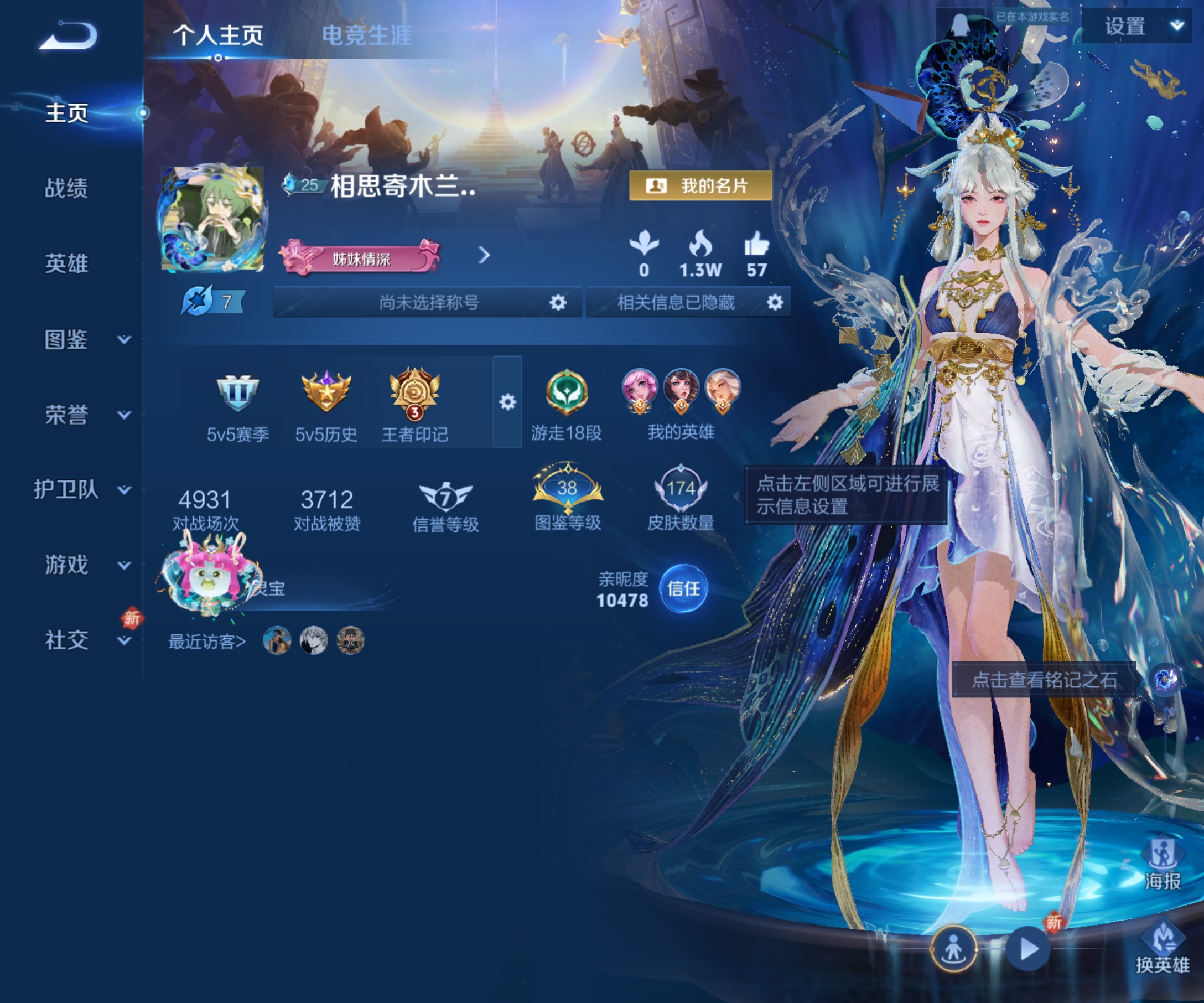Open 最近访客 visitor list
The height and width of the screenshot is (1003, 1204).
click(x=206, y=641)
